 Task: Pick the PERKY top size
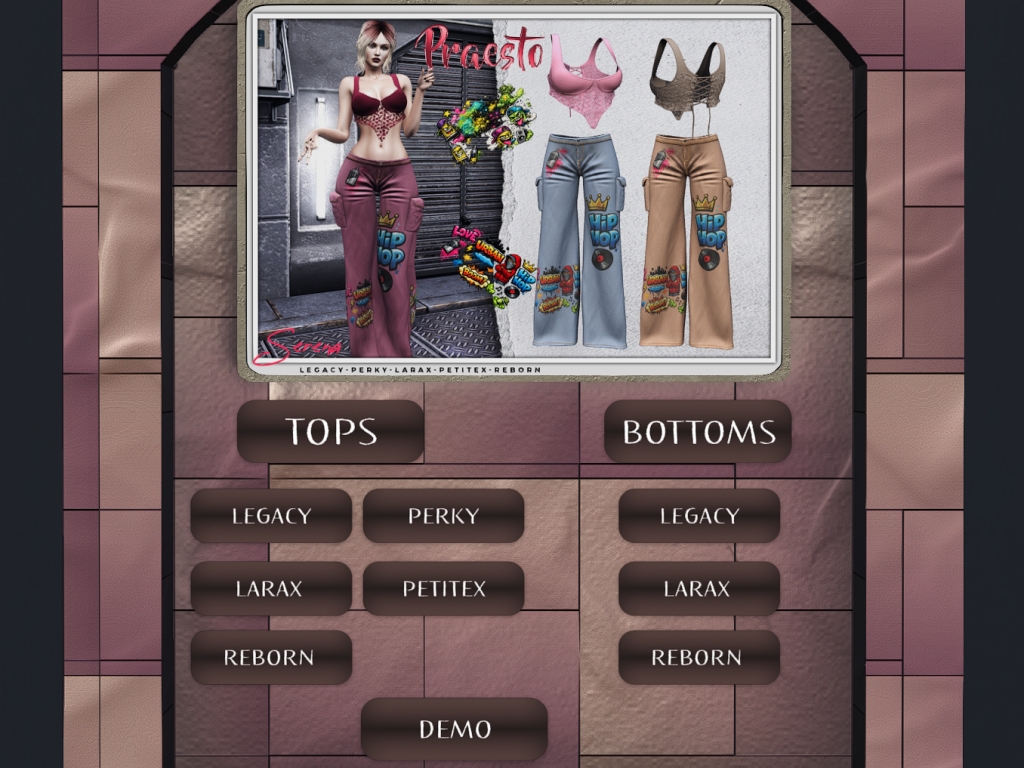click(443, 516)
